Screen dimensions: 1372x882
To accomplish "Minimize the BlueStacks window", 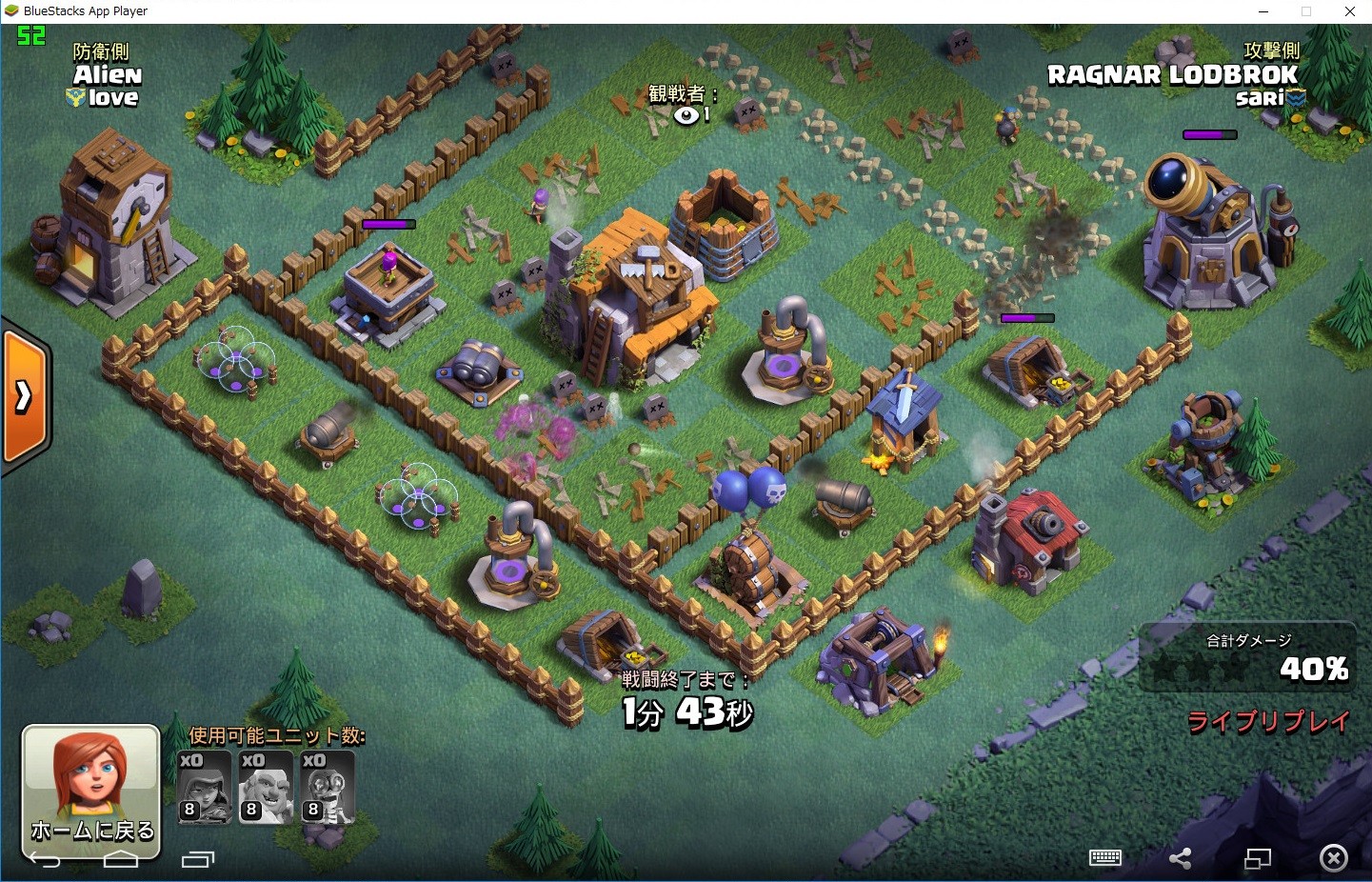I will 1263,11.
